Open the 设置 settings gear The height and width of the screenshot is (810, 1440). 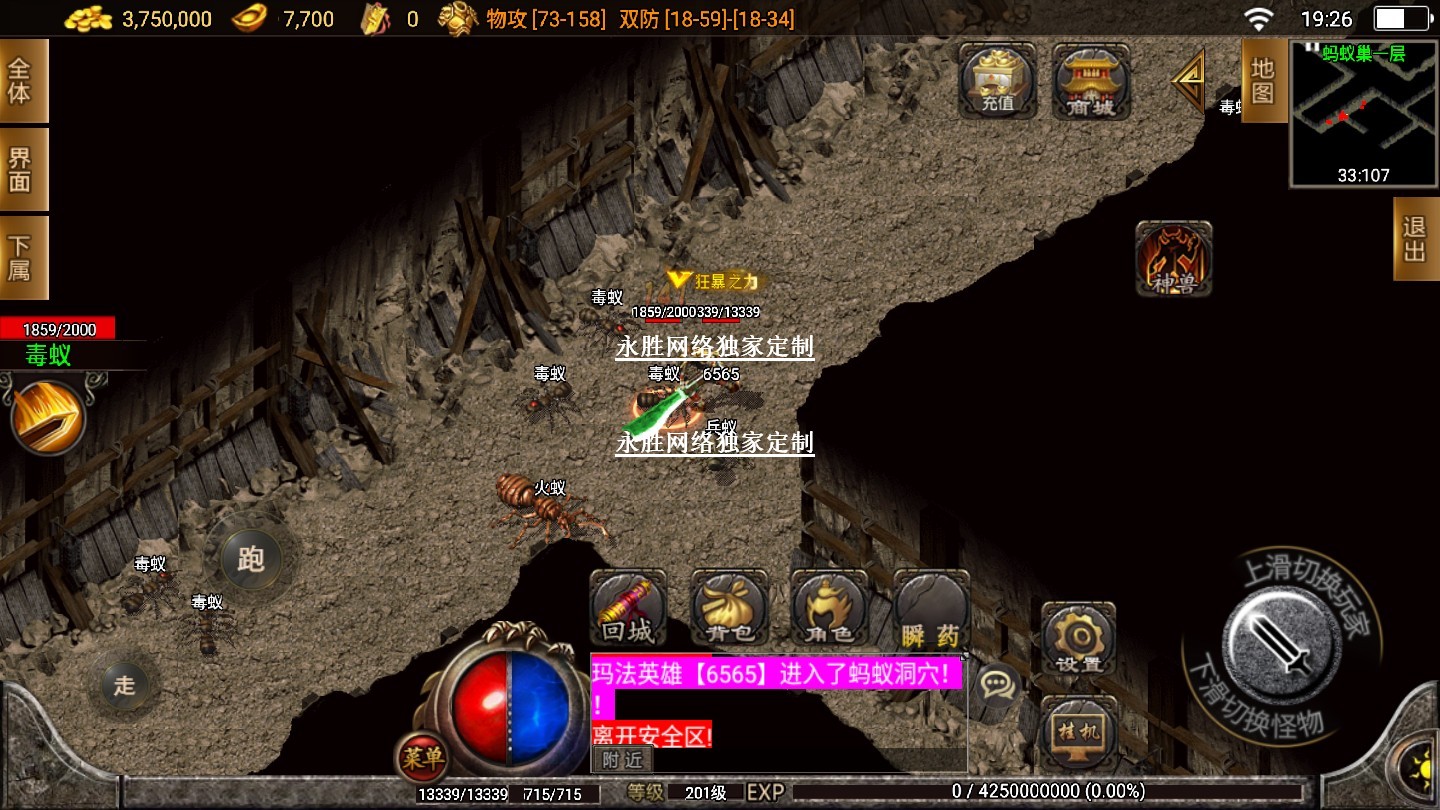point(1078,638)
